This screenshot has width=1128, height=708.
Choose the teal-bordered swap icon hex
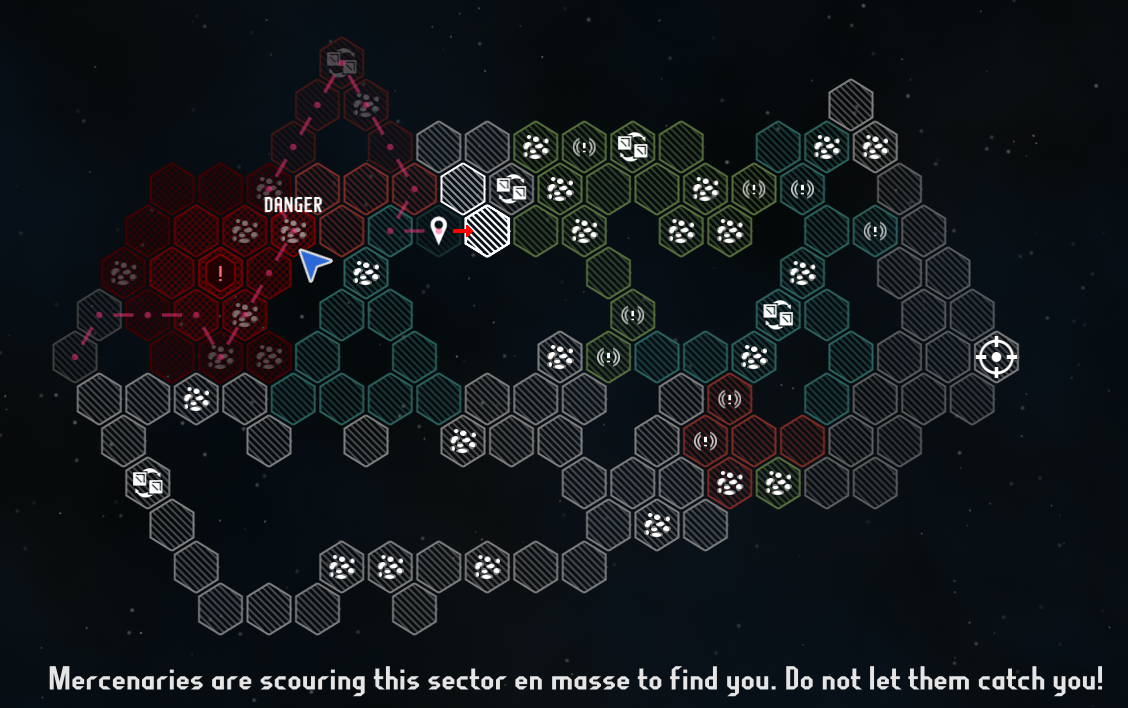777,315
